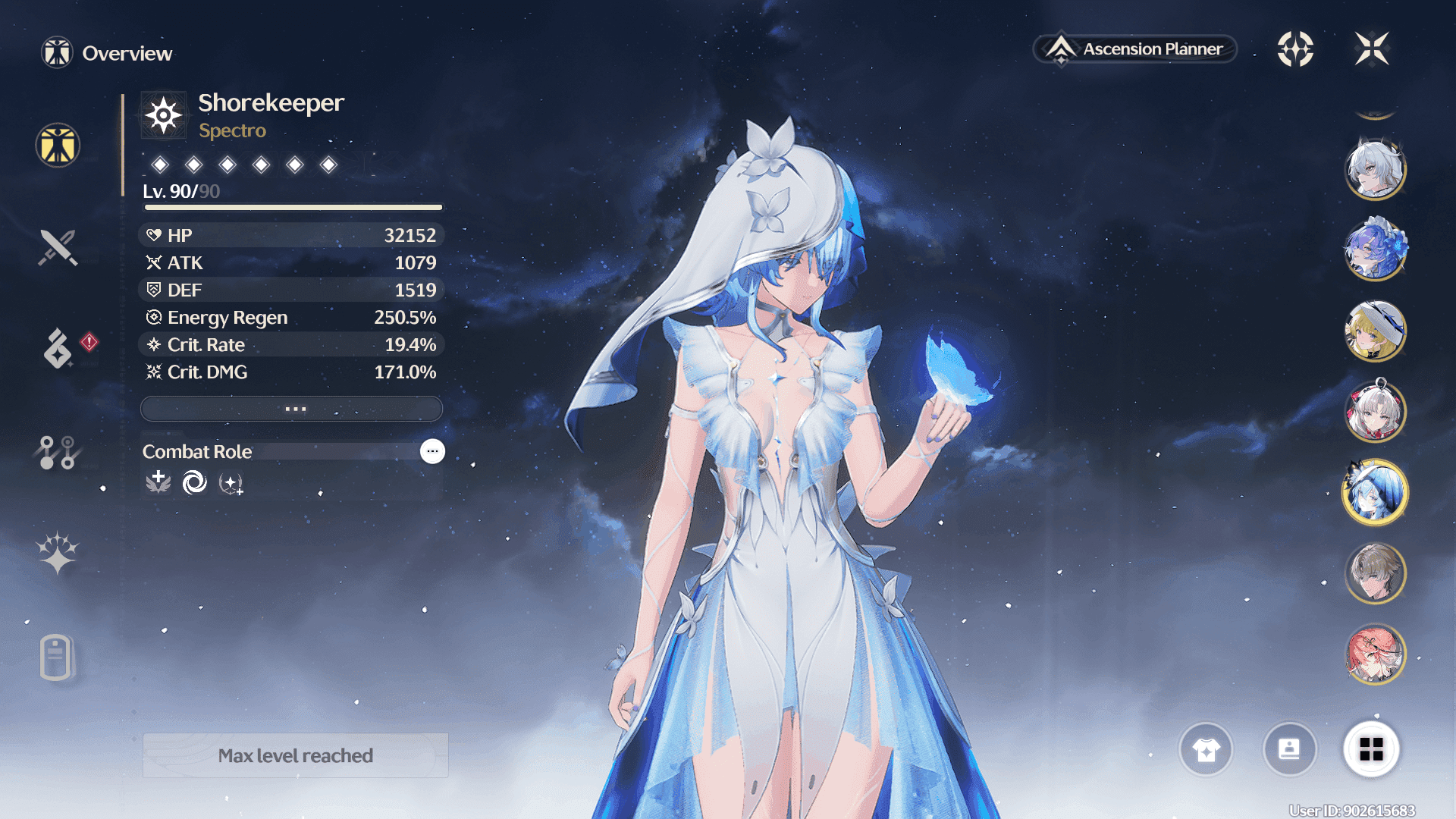This screenshot has height=819, width=1456.
Task: Choose the pink-haired character portrait
Action: click(1375, 654)
